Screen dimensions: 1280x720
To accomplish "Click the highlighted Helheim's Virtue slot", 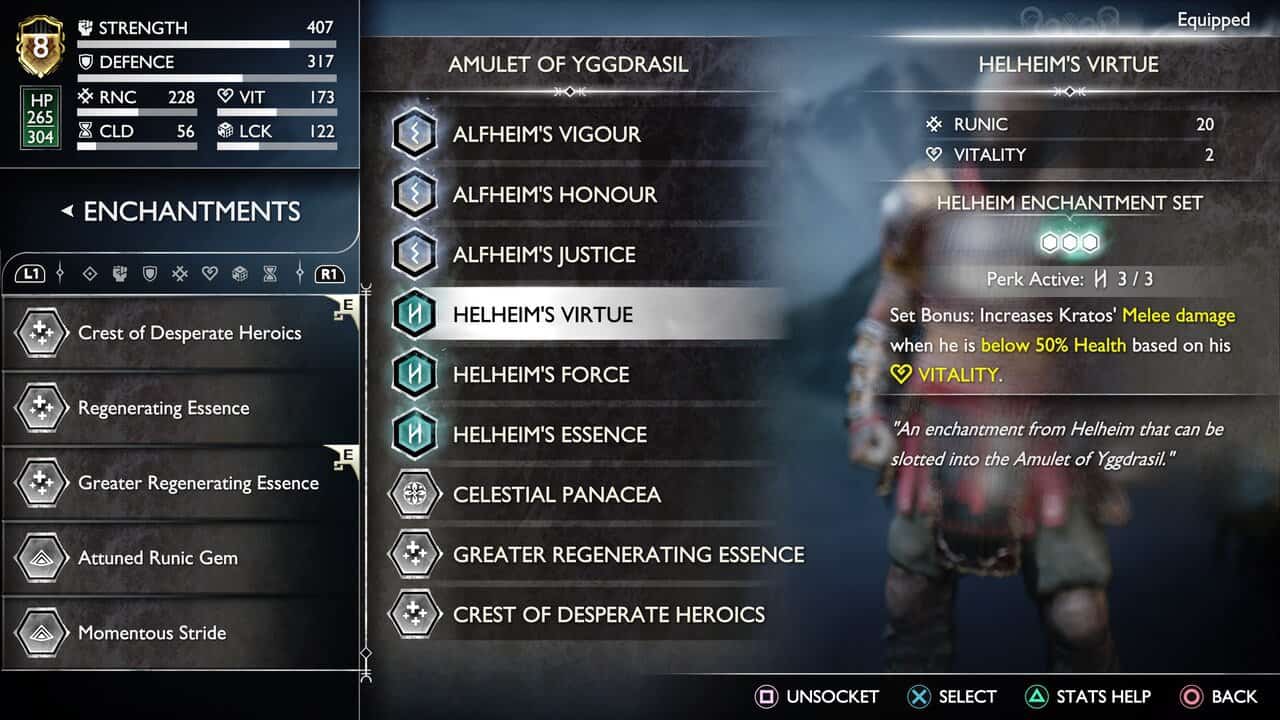I will pyautogui.click(x=542, y=314).
